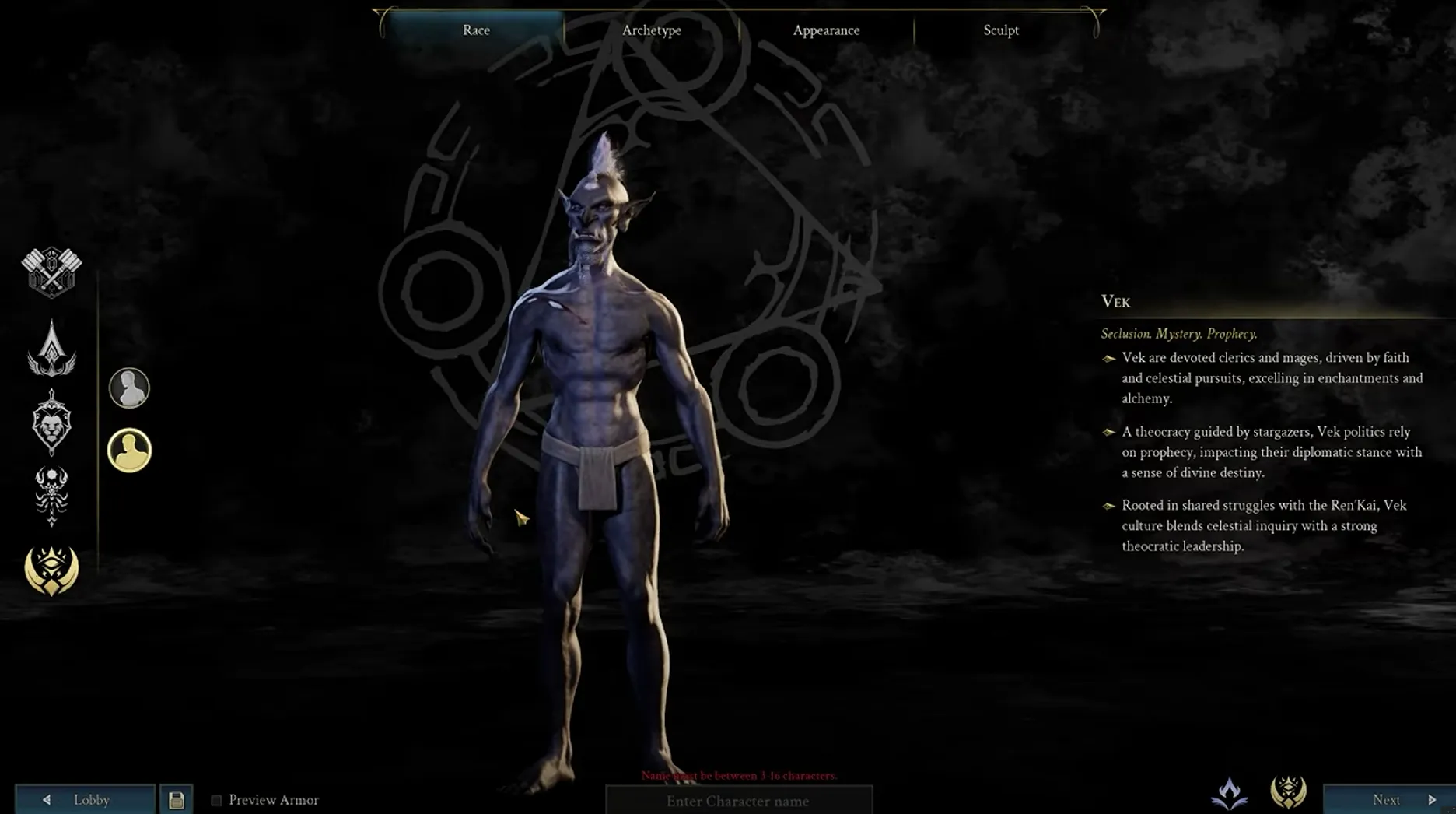Choose the crossed hammers race emblem
Viewport: 1456px width, 814px height.
tap(51, 272)
